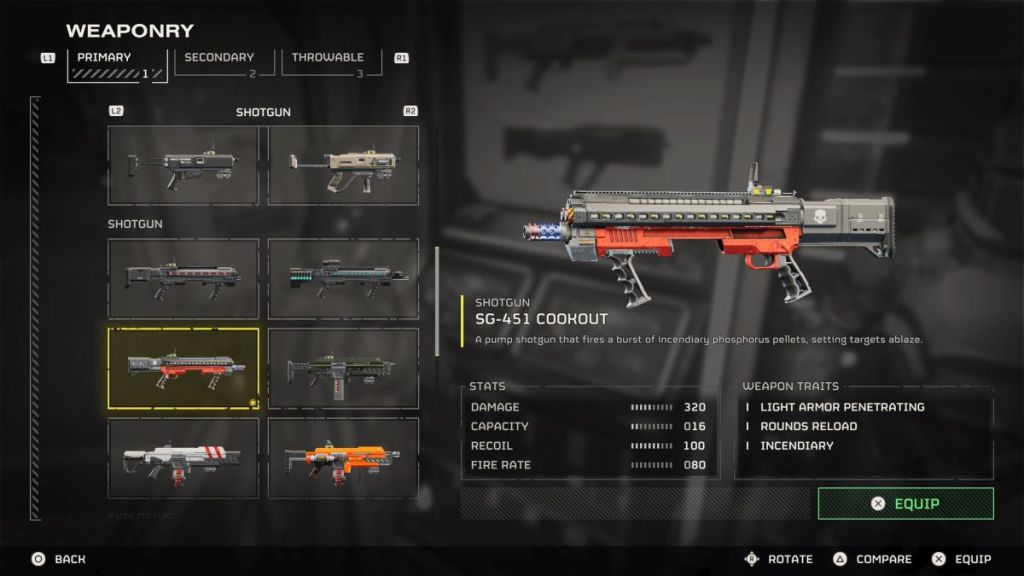The image size is (1024, 576).
Task: Select the white shotgun with red stripes
Action: tap(183, 458)
